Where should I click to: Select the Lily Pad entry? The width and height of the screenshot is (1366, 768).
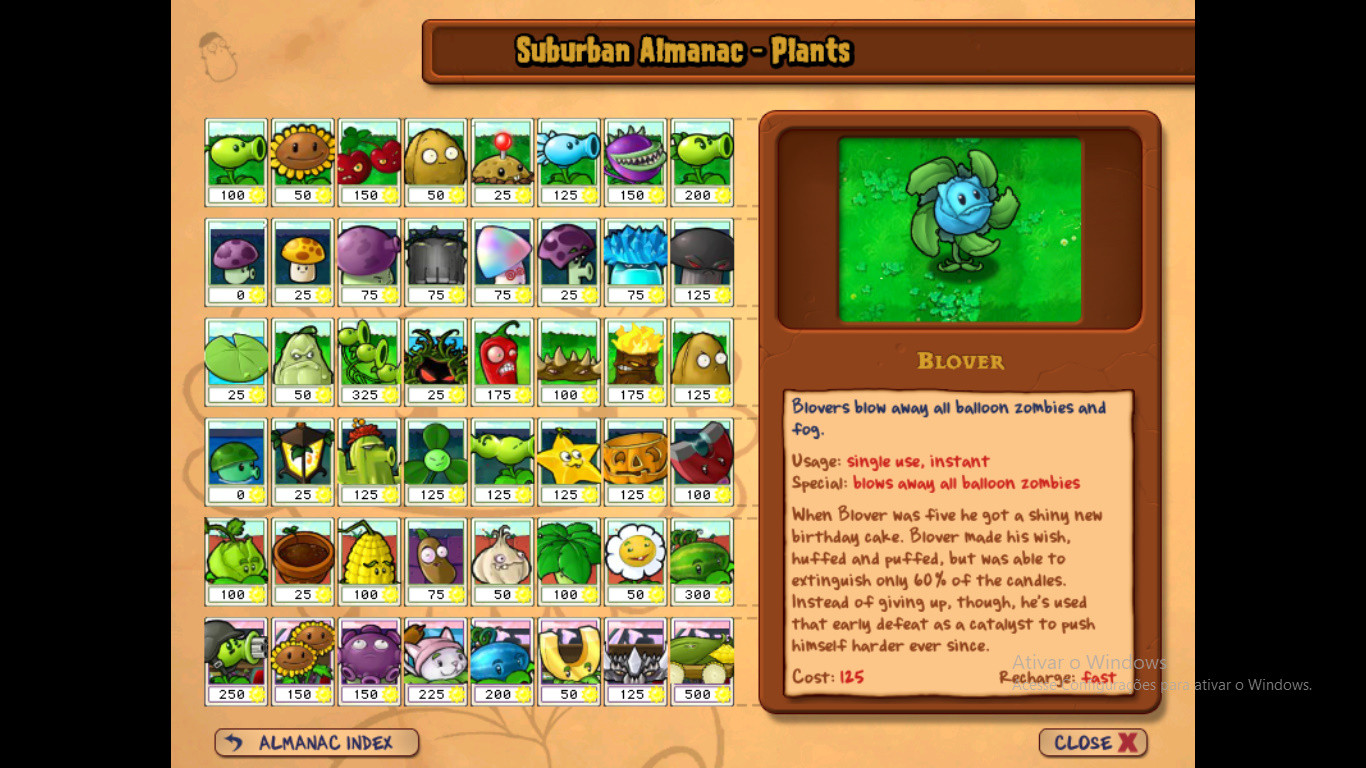pyautogui.click(x=235, y=360)
